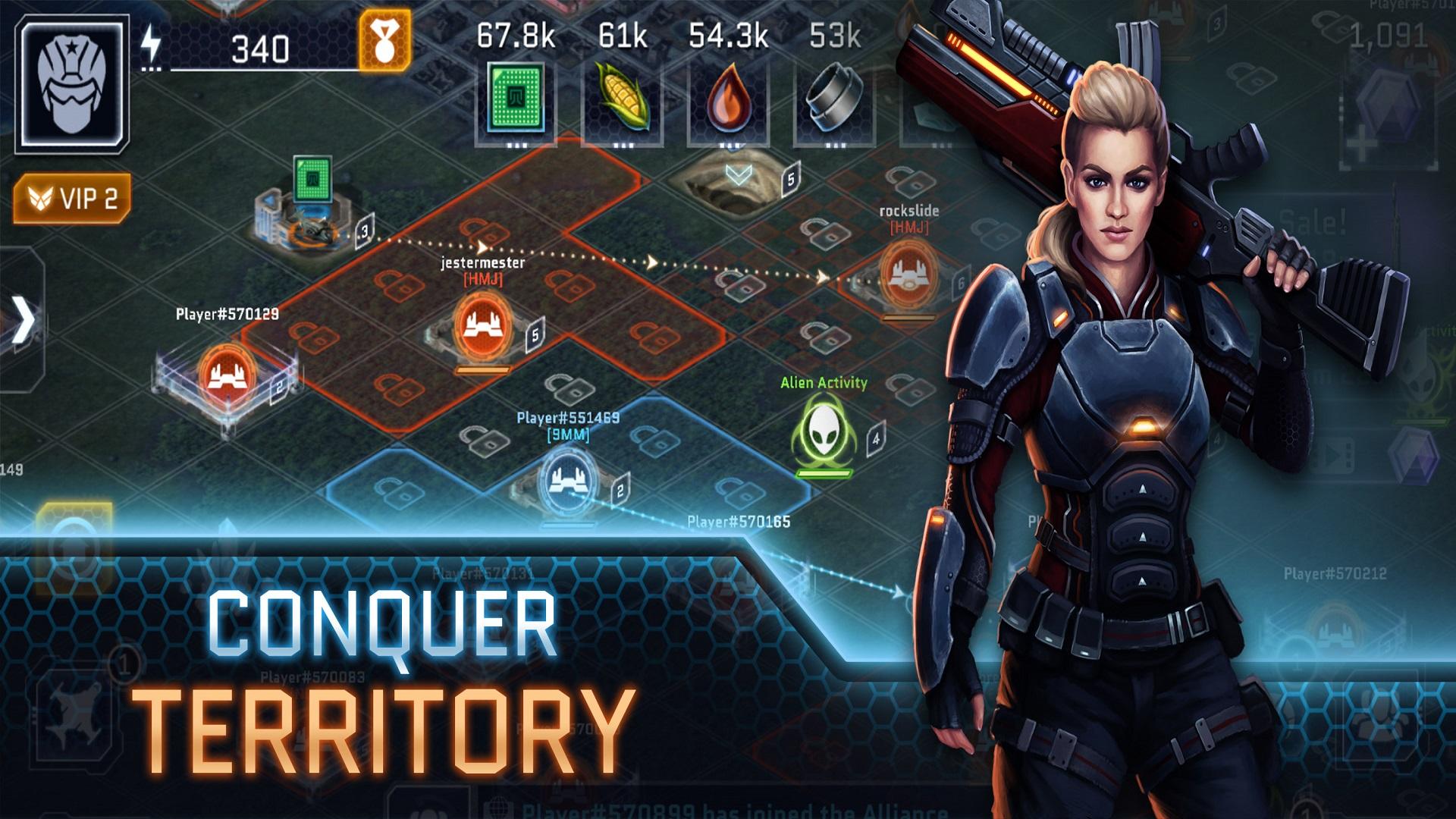
Task: Open the player helmet avatar portrait
Action: [74, 78]
